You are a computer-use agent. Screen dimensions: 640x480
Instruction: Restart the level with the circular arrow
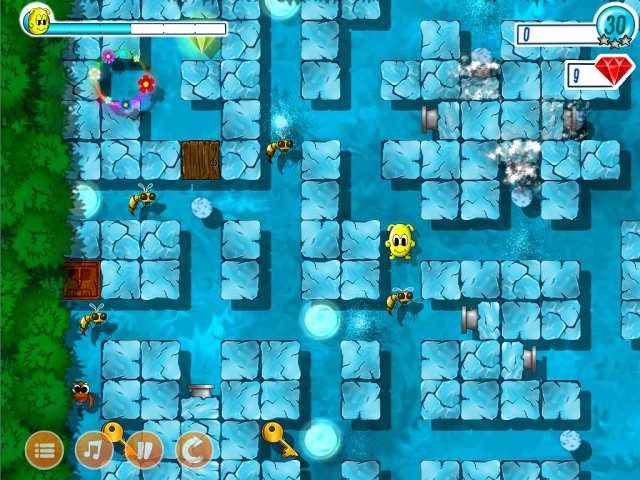pyautogui.click(x=194, y=450)
